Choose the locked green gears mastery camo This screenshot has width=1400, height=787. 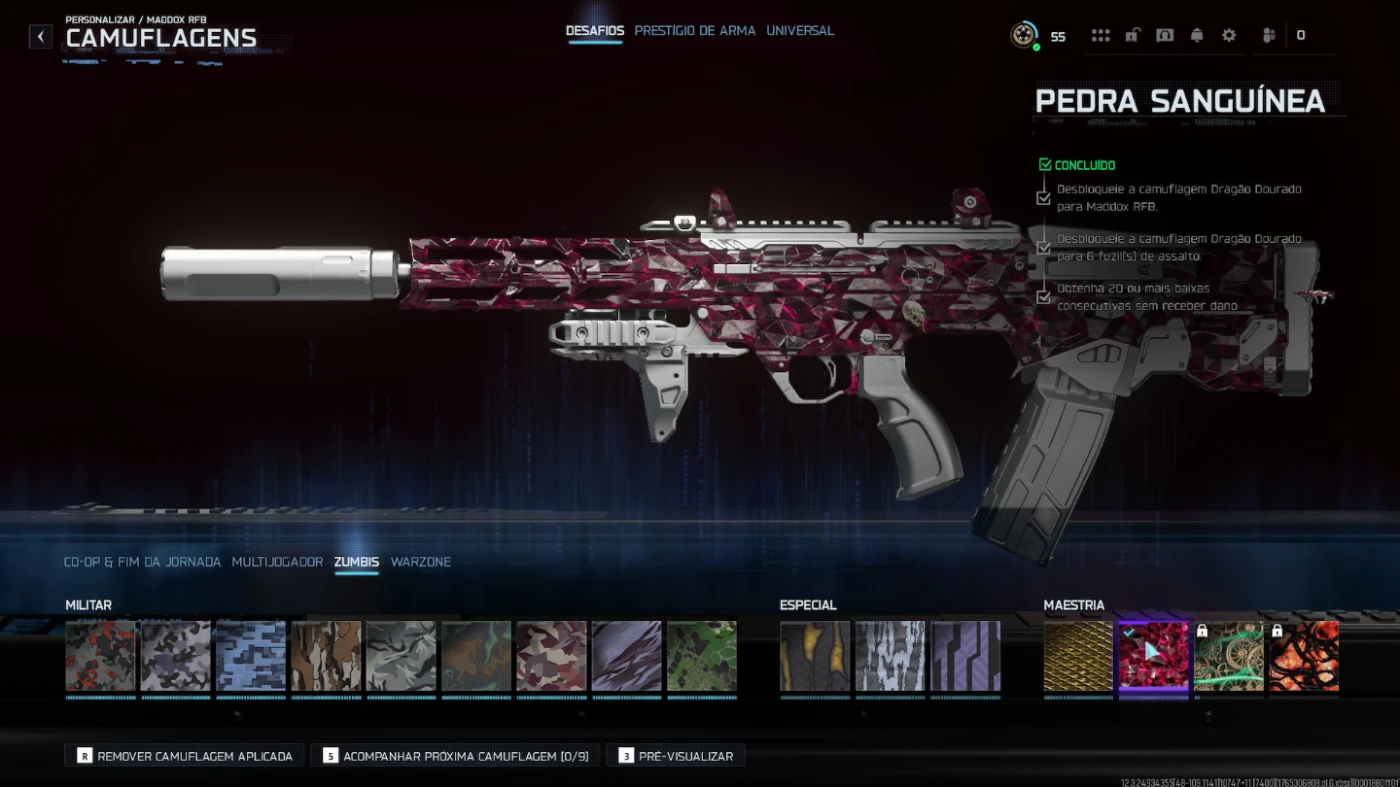pos(1229,656)
